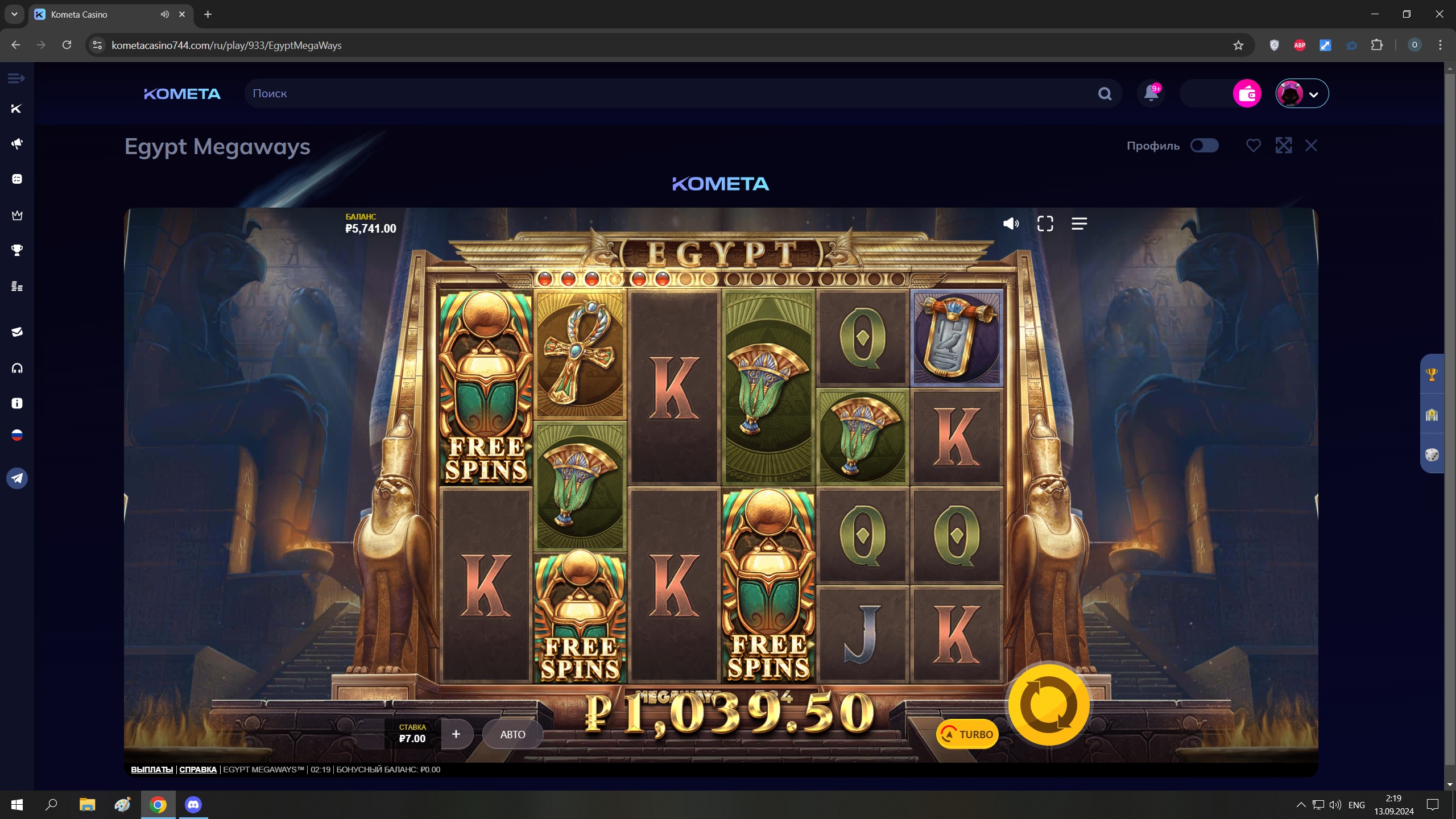Image resolution: width=1456 pixels, height=819 pixels.
Task: Open the slot's hamburger menu
Action: [1079, 224]
